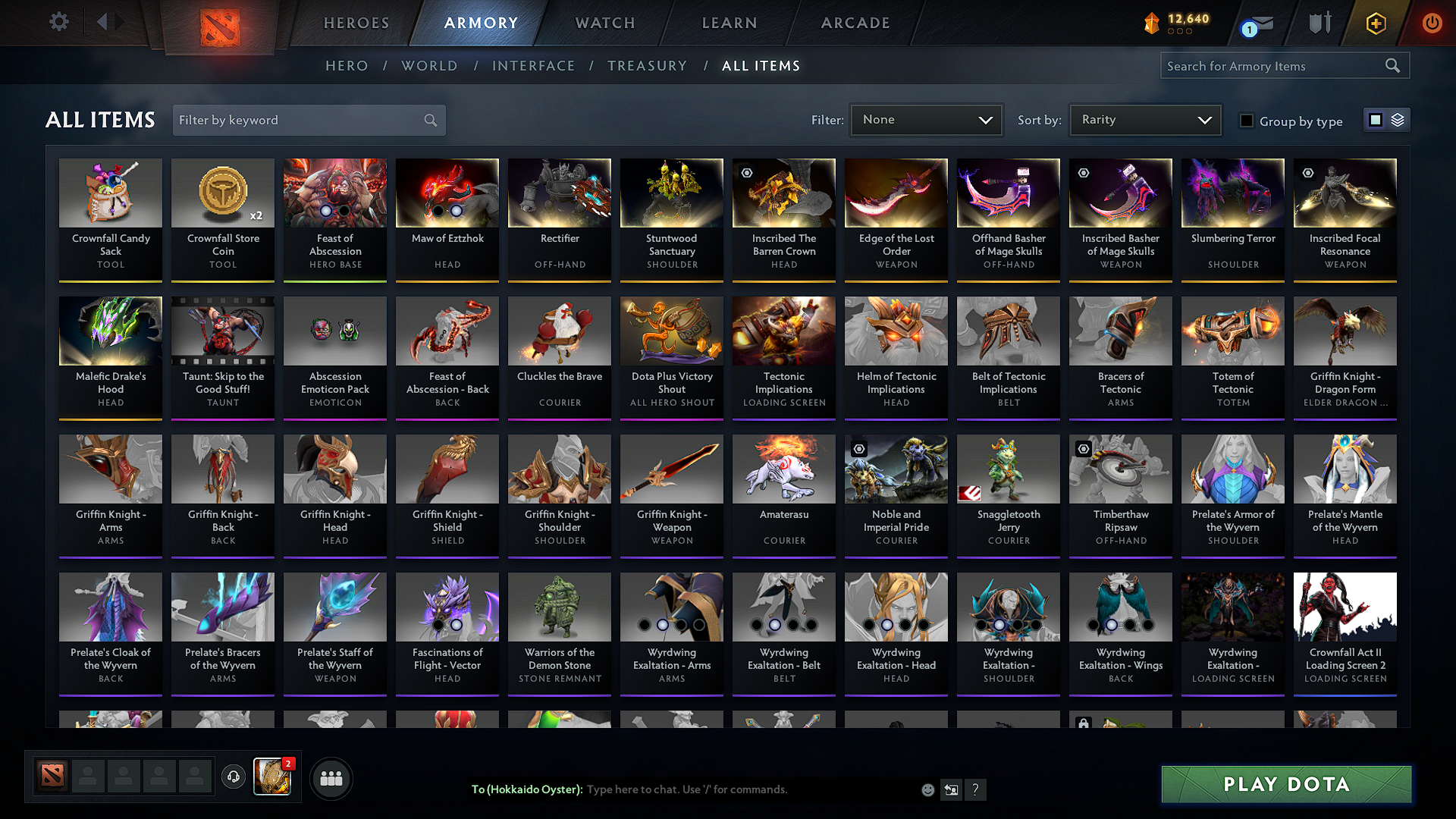1456x819 pixels.
Task: Open Dota Plus via the gold hexagon plus icon
Action: 1375,23
